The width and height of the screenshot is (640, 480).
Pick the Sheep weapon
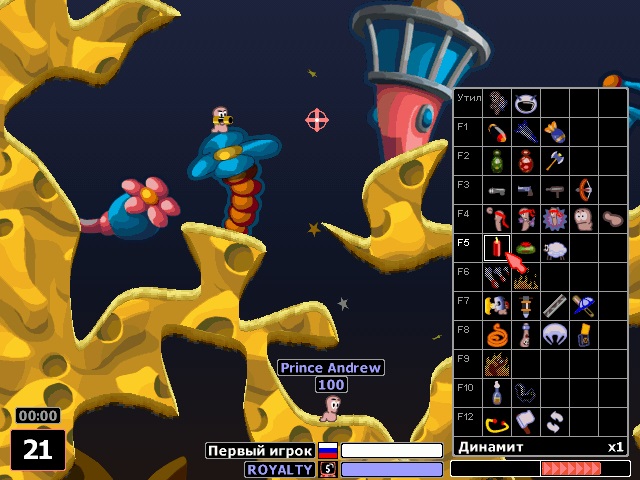coord(555,247)
